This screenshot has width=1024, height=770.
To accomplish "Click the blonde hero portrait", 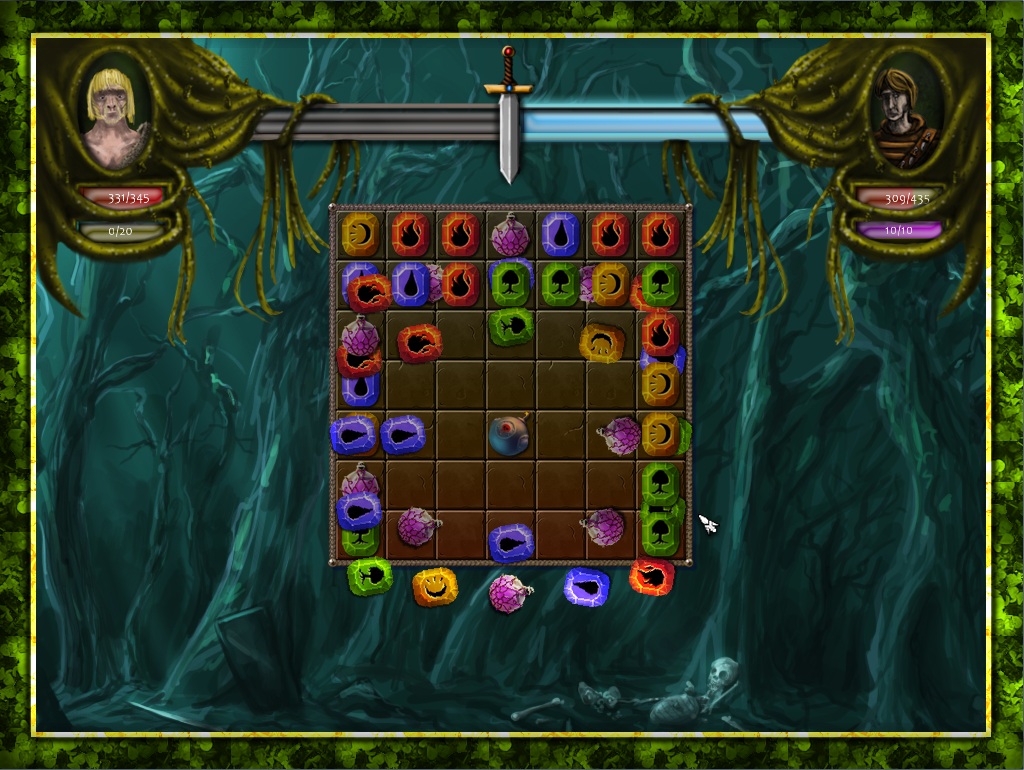I will coord(116,112).
